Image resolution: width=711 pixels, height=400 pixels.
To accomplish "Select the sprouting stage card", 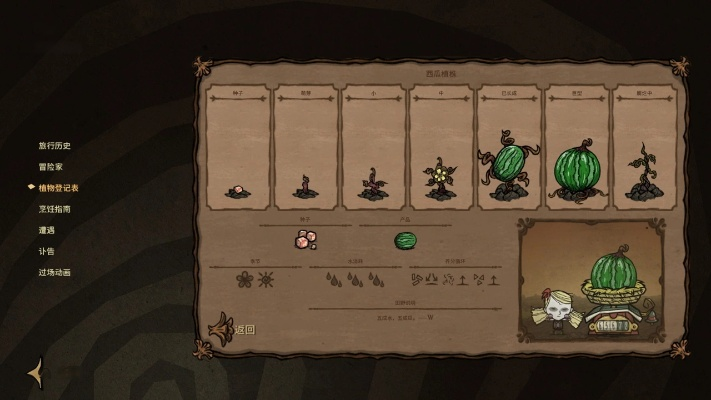I will click(x=306, y=147).
